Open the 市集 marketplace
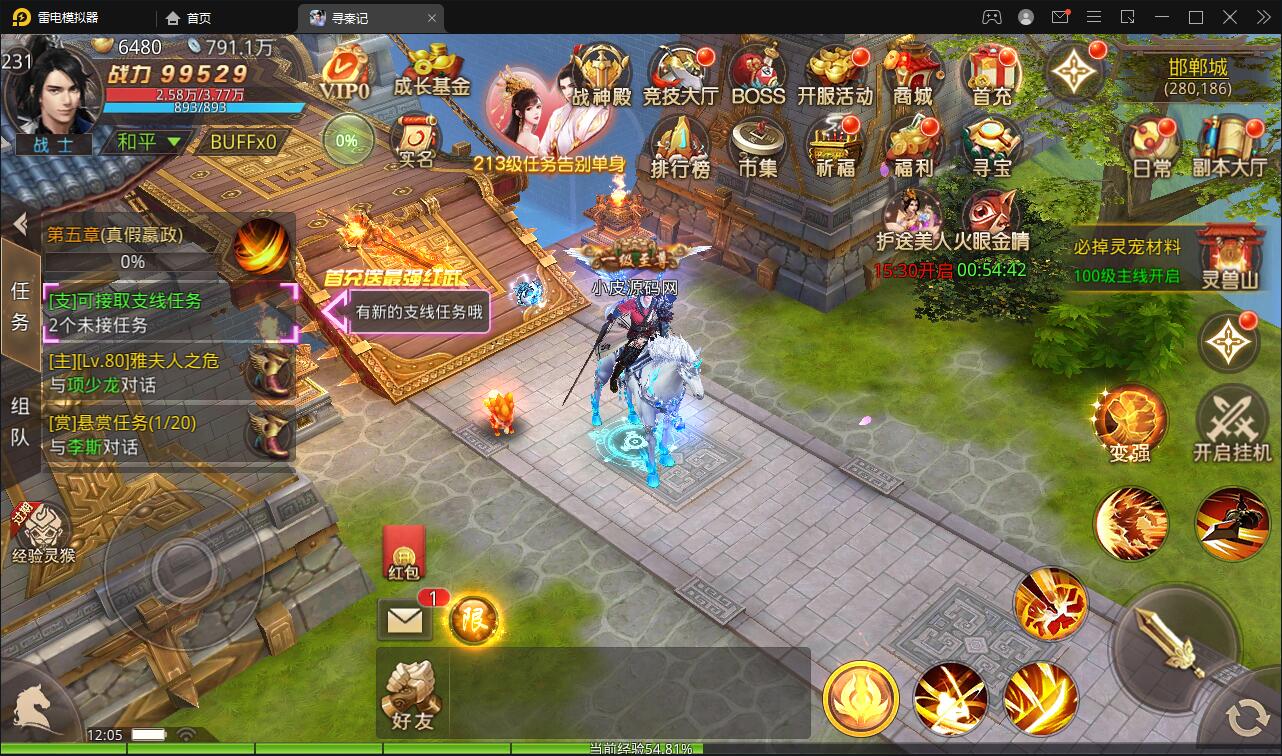 pos(757,146)
